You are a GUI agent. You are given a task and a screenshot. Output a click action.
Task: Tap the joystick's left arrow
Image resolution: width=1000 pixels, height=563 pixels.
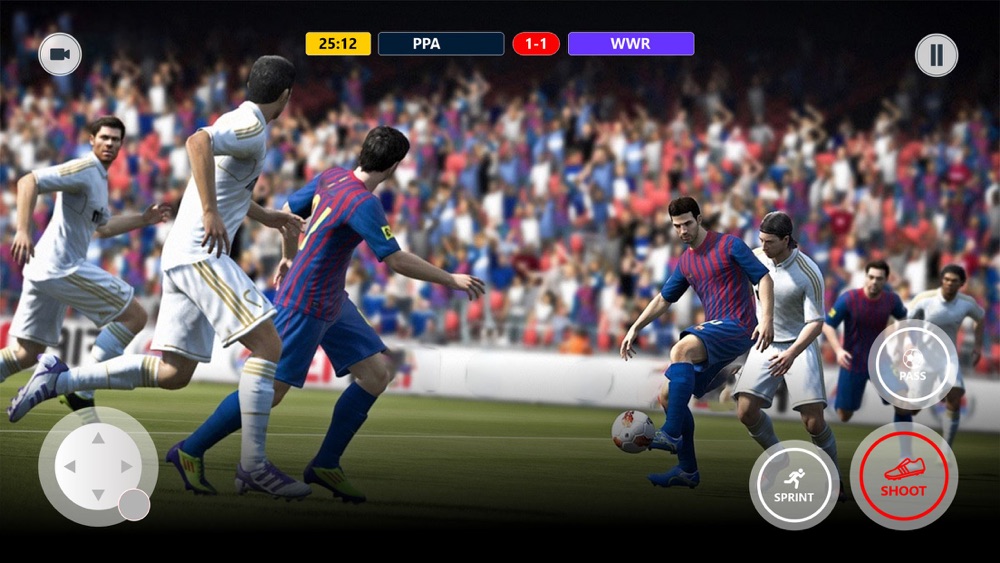tap(69, 466)
